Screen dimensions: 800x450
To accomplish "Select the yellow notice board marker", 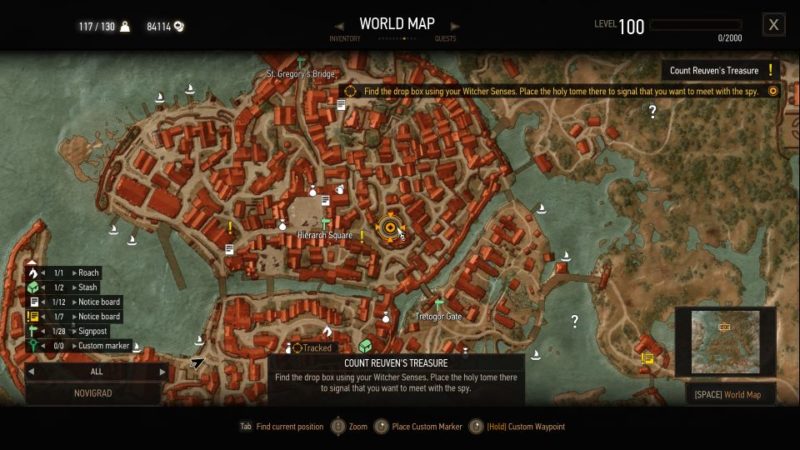I will click(647, 356).
